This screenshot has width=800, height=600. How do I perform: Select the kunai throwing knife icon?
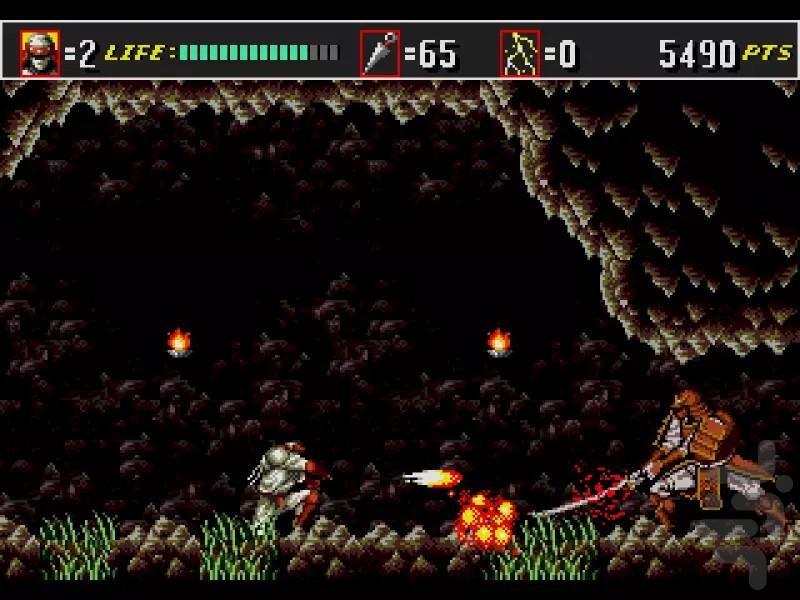tap(380, 54)
